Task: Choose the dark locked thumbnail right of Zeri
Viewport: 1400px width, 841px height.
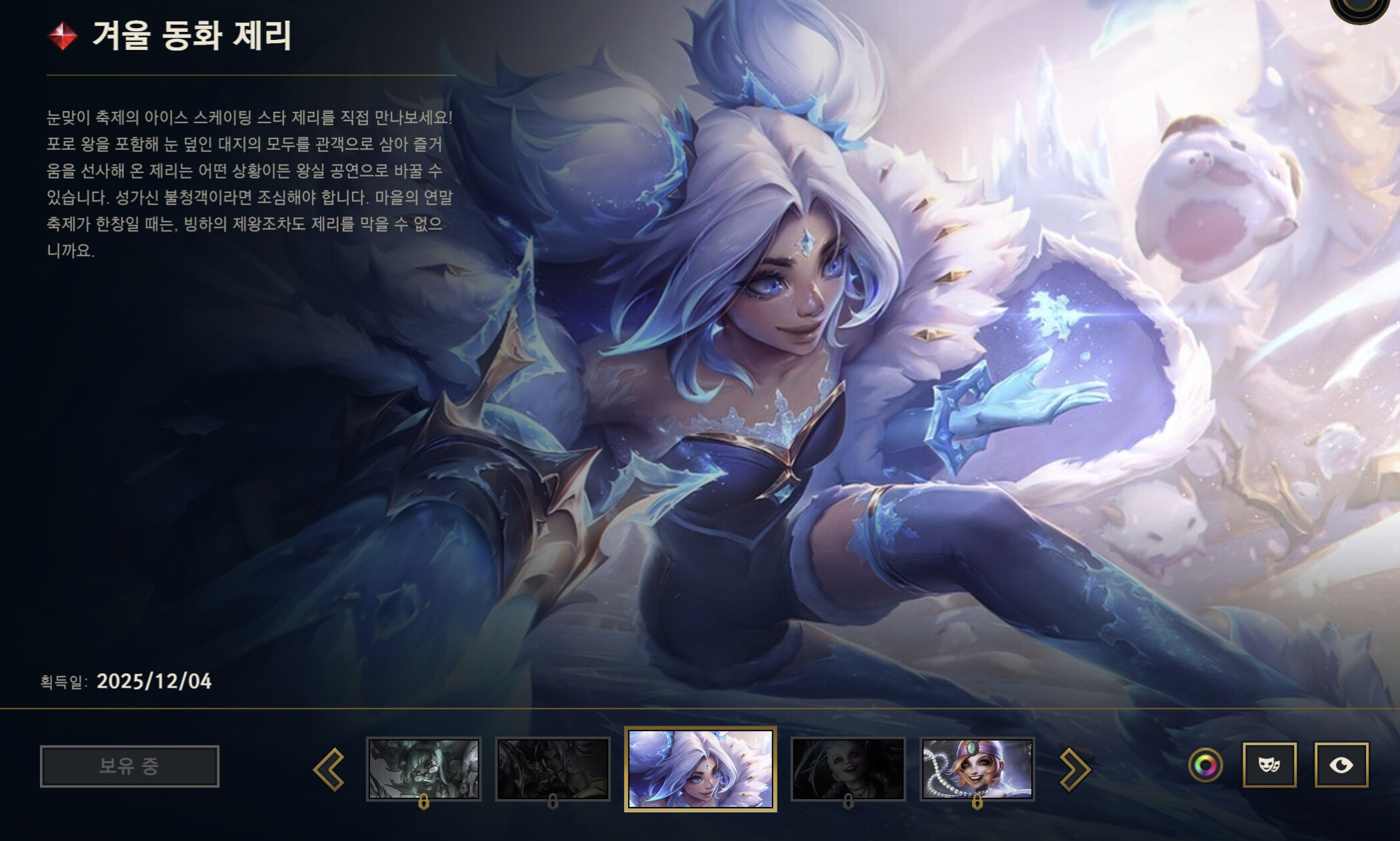Action: click(x=847, y=768)
